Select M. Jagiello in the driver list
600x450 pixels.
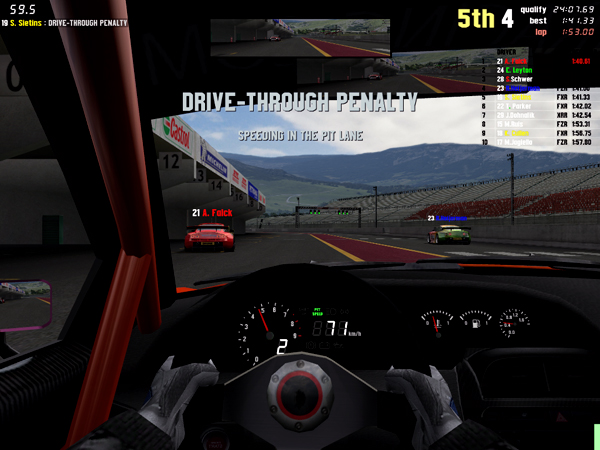(x=517, y=141)
